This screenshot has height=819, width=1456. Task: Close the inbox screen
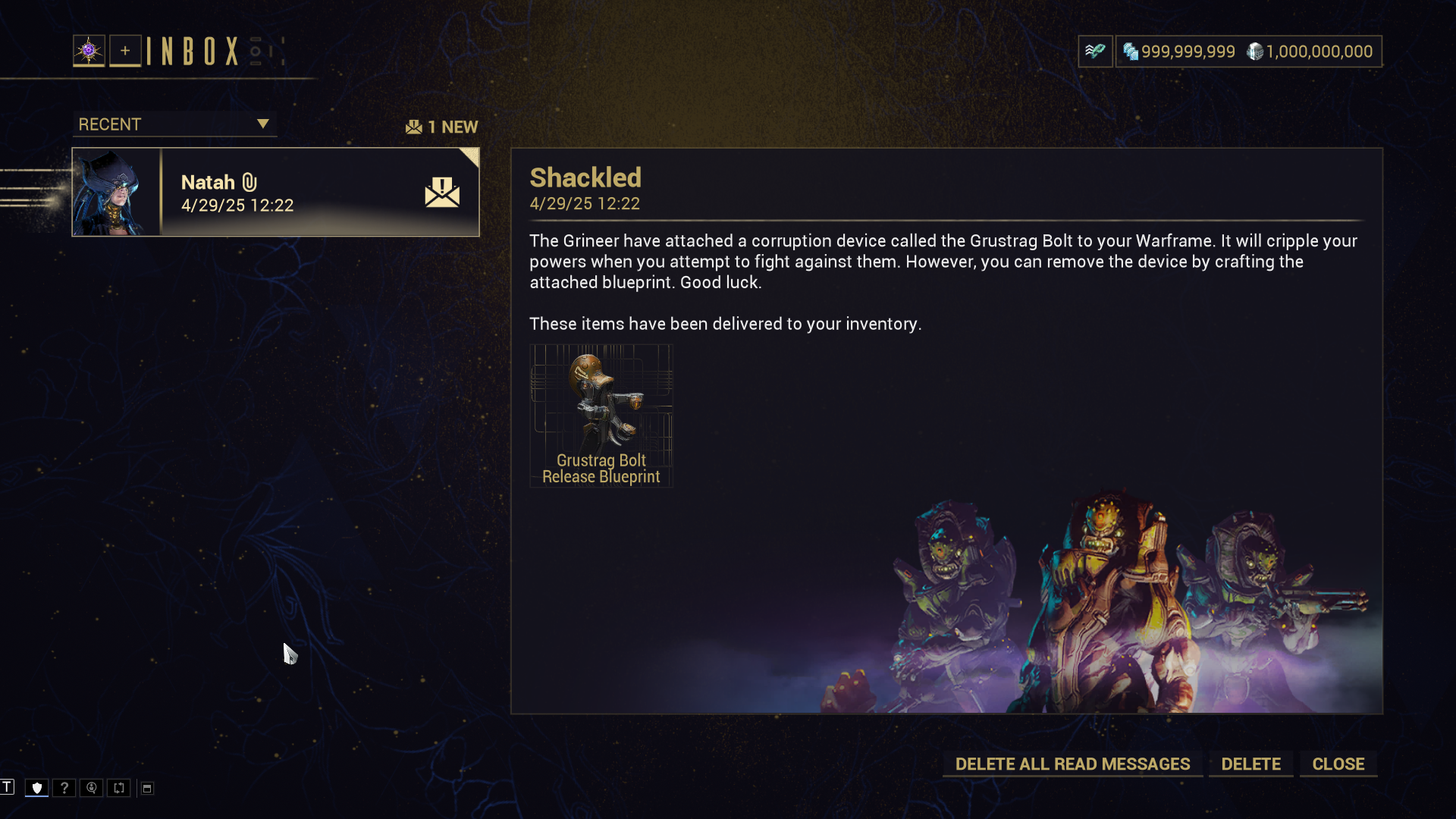point(1338,764)
